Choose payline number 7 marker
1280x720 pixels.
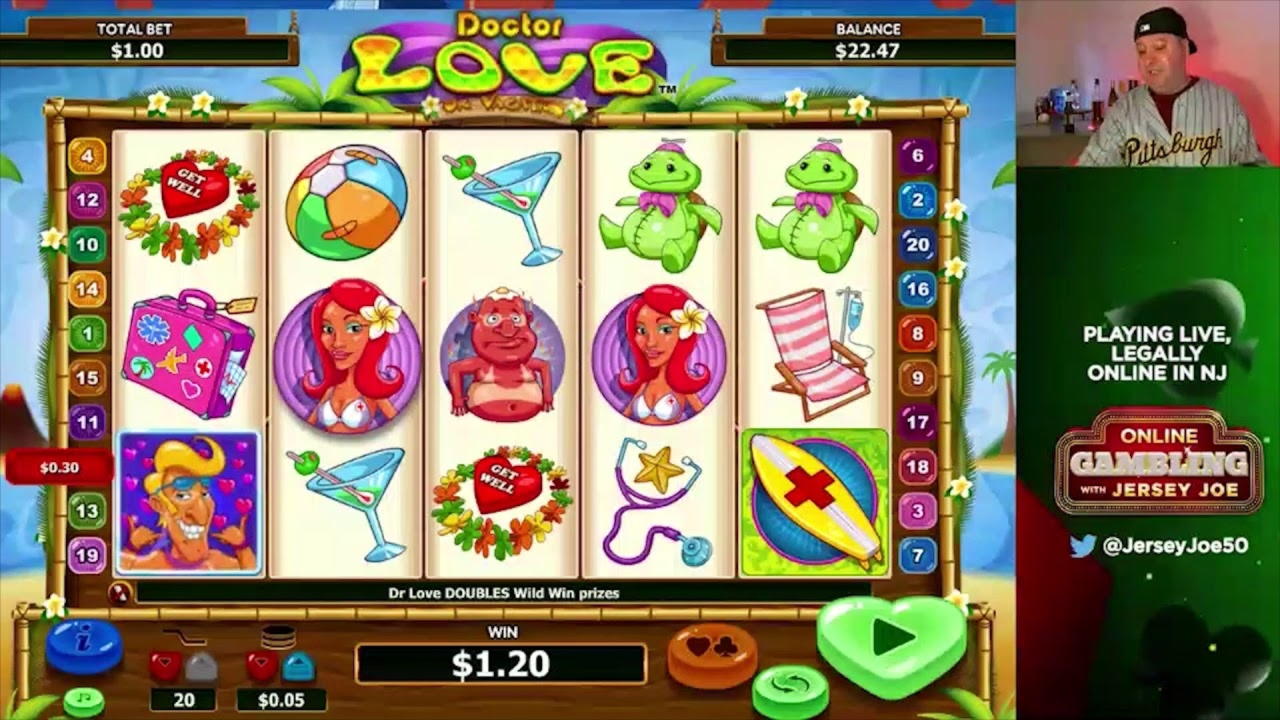[917, 555]
